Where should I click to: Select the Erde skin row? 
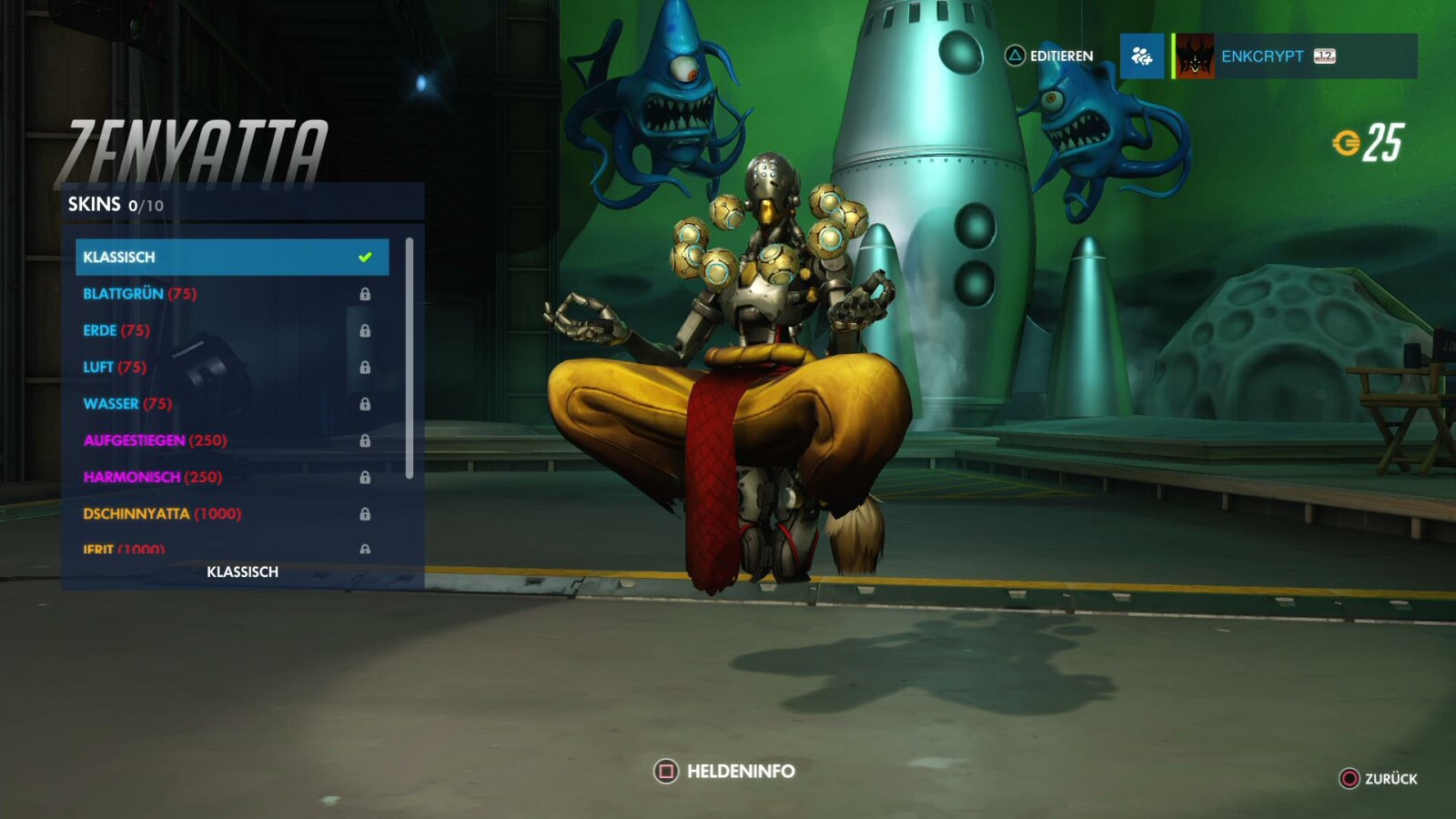tap(231, 330)
